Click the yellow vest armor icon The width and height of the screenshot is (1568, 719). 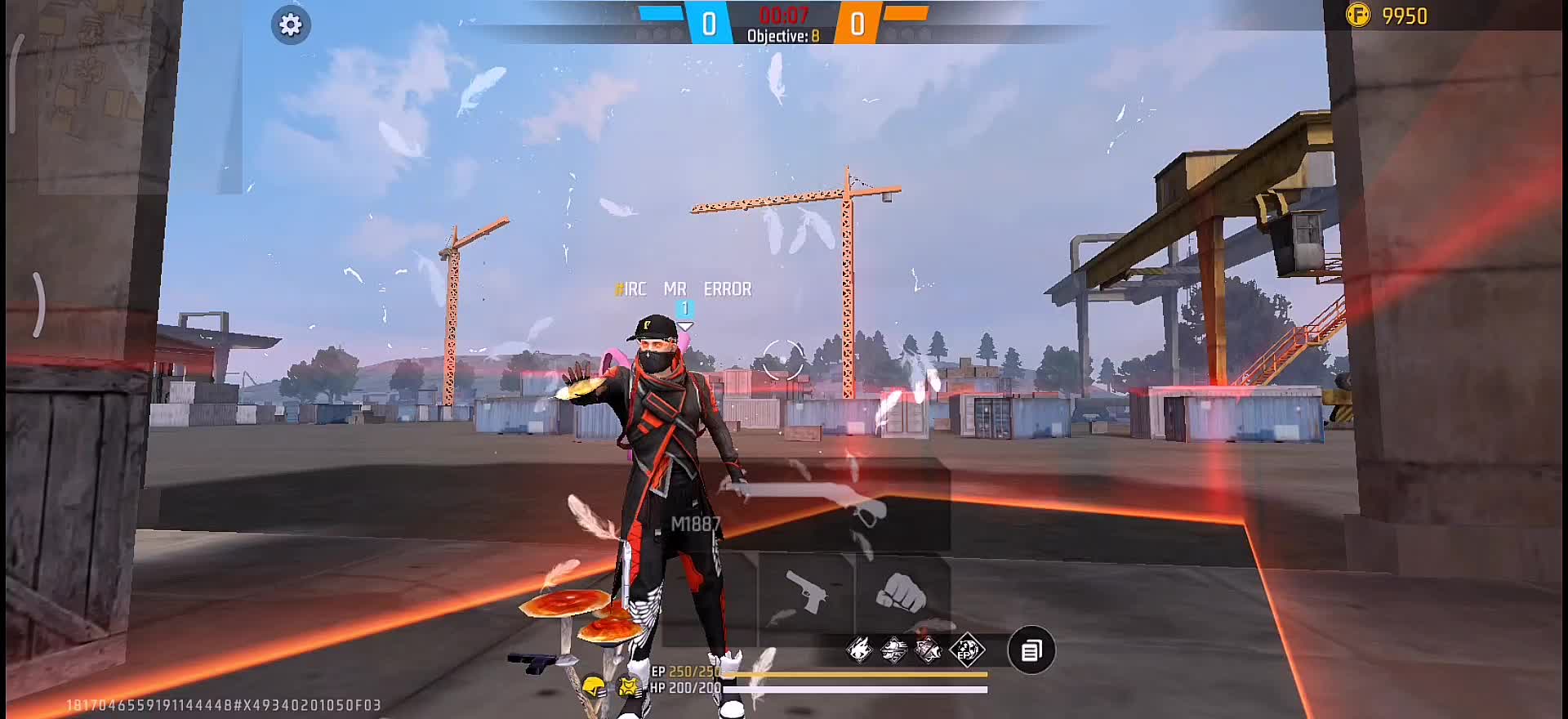pos(628,686)
